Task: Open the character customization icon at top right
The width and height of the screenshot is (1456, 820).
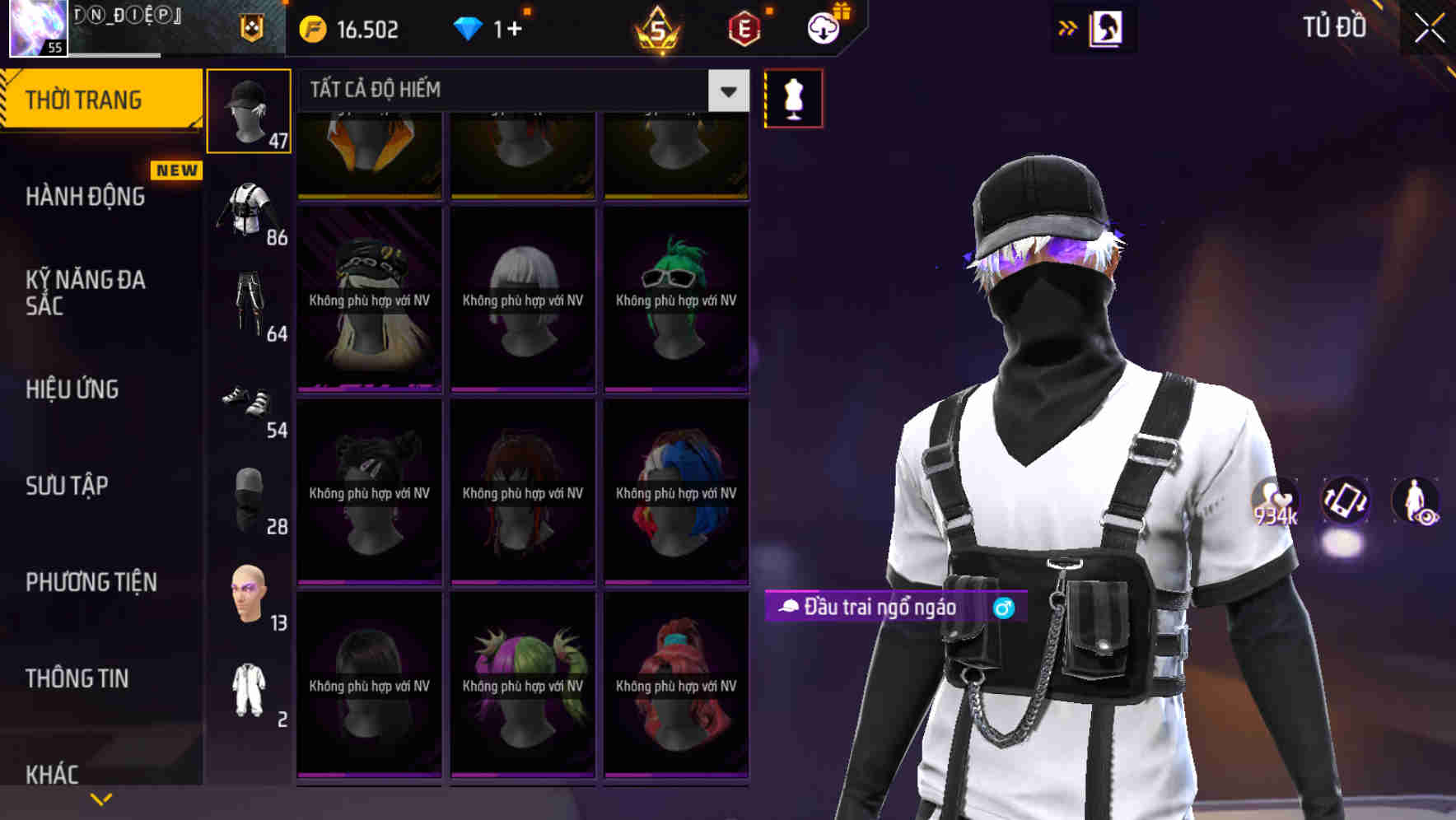Action: pos(1108,27)
